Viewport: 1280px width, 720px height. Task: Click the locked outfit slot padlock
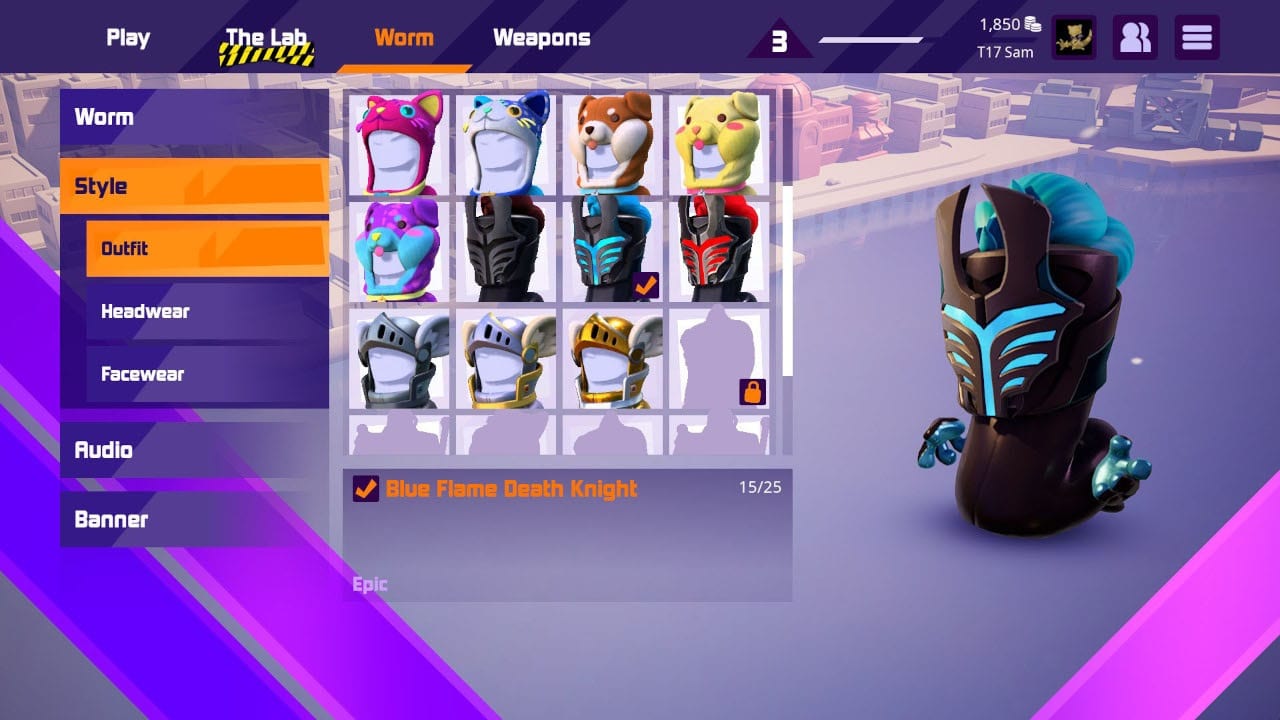click(752, 391)
